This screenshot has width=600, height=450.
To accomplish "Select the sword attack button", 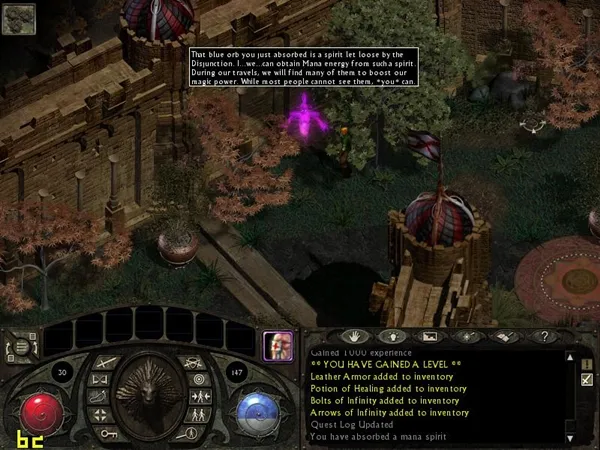I will click(x=99, y=362).
